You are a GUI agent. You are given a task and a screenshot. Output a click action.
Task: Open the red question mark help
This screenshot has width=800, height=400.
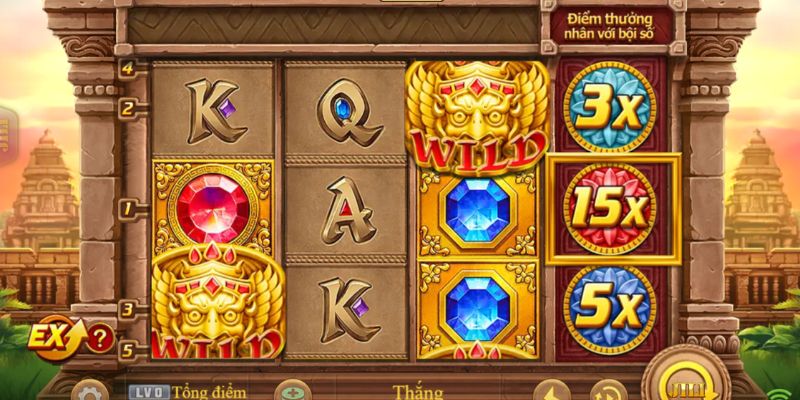pyautogui.click(x=100, y=337)
